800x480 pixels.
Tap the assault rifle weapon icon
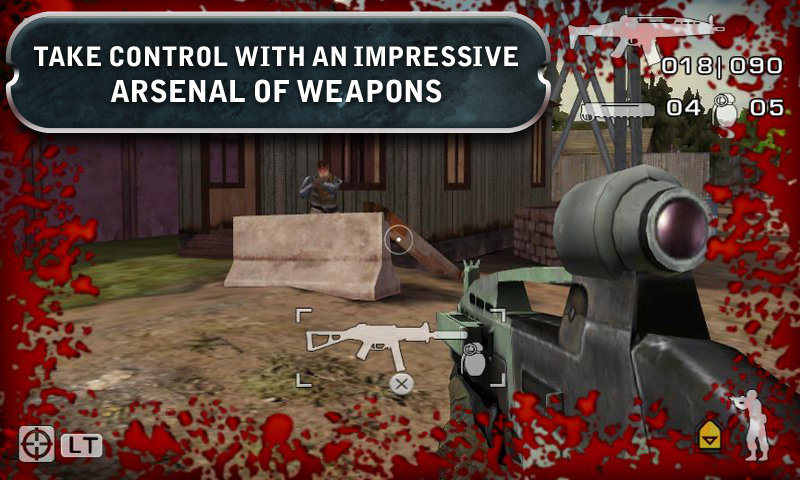tap(644, 36)
